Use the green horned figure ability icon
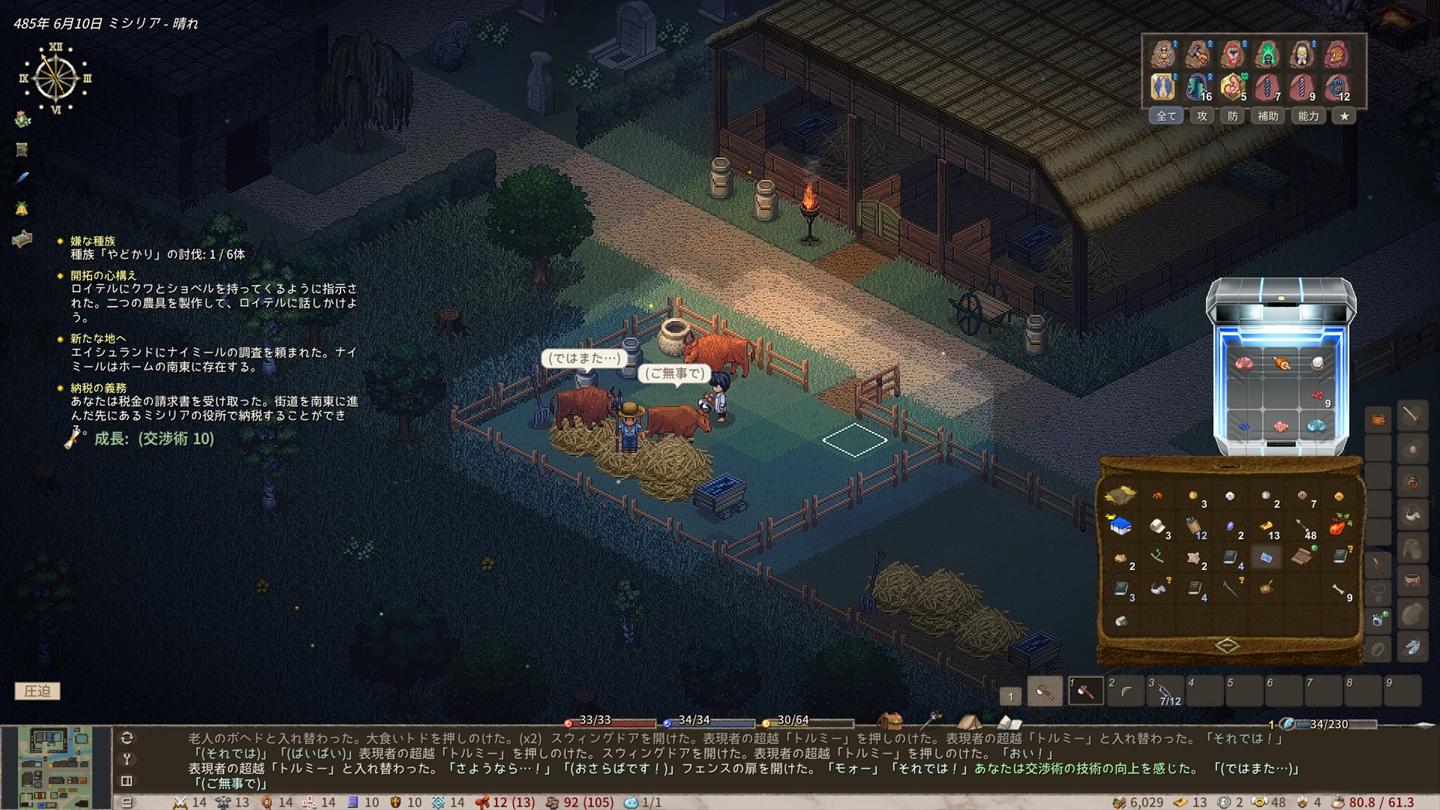This screenshot has width=1440, height=810. 1267,54
